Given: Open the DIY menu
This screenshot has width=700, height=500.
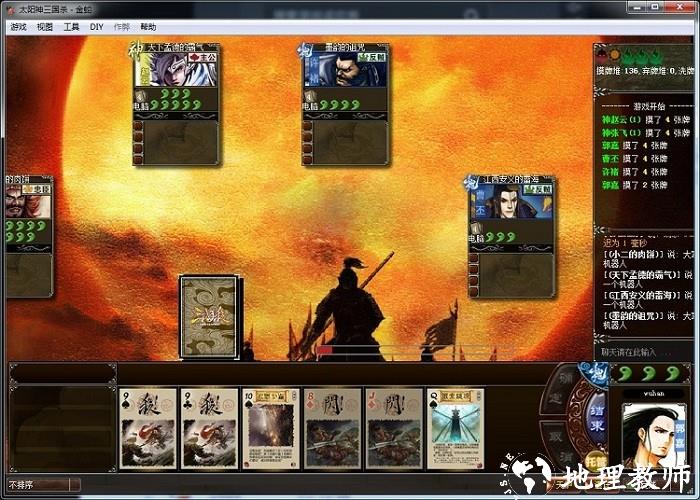Looking at the screenshot, I should pos(97,27).
